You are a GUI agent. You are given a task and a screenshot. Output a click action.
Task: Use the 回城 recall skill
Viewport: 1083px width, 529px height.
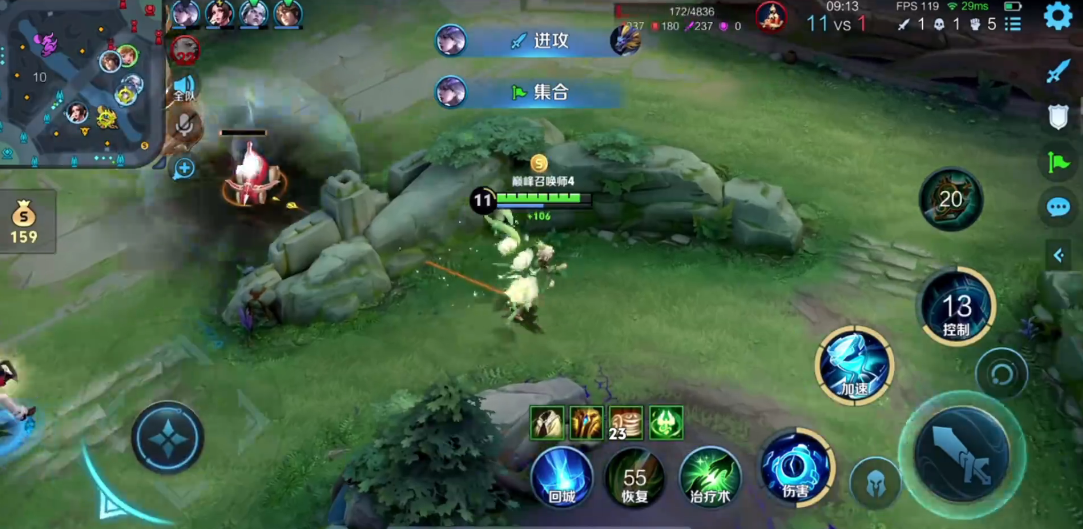561,477
